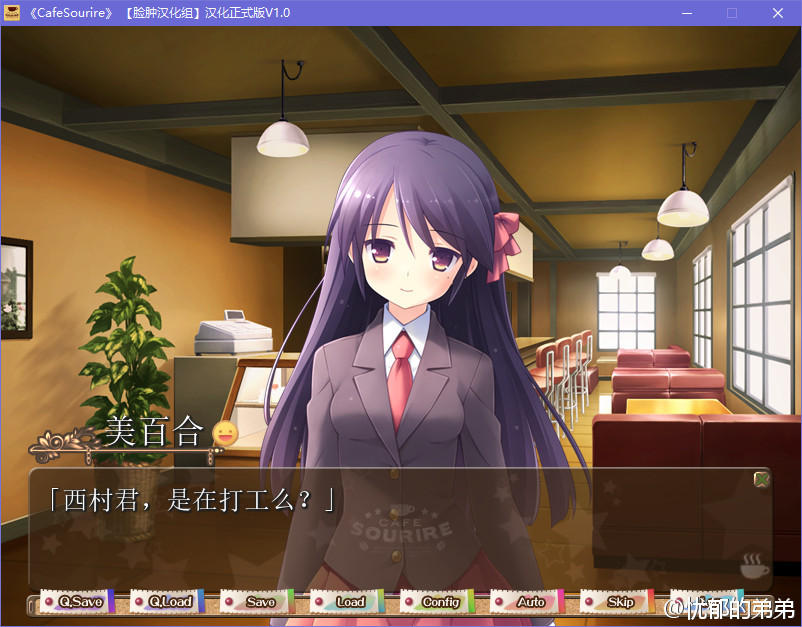Click the Q.Save button
Viewport: 802px width, 627px height.
point(75,602)
